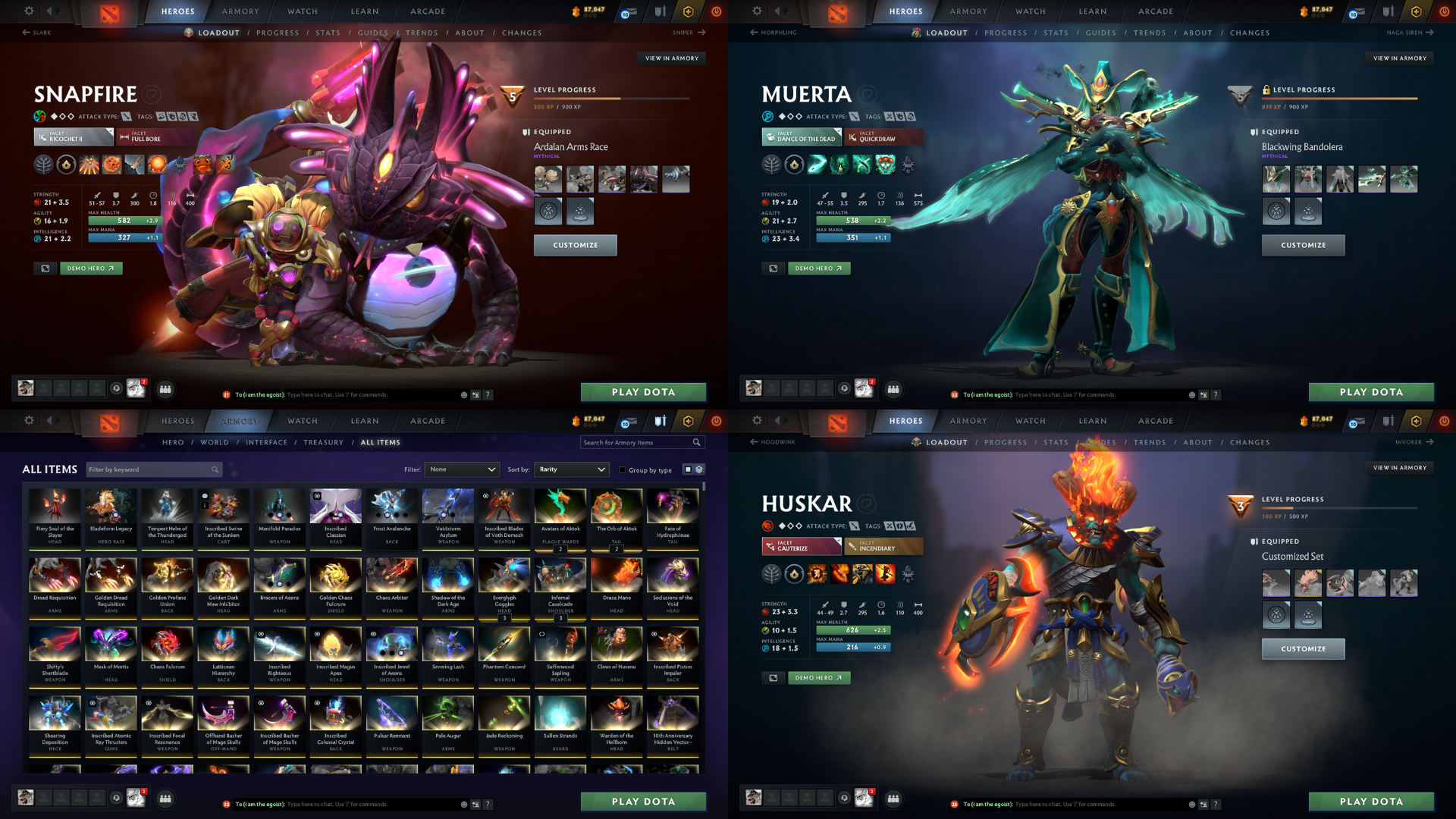Click Huskar's Burning Spear ability icon
Viewport: 1456px width, 819px height.
(x=839, y=573)
